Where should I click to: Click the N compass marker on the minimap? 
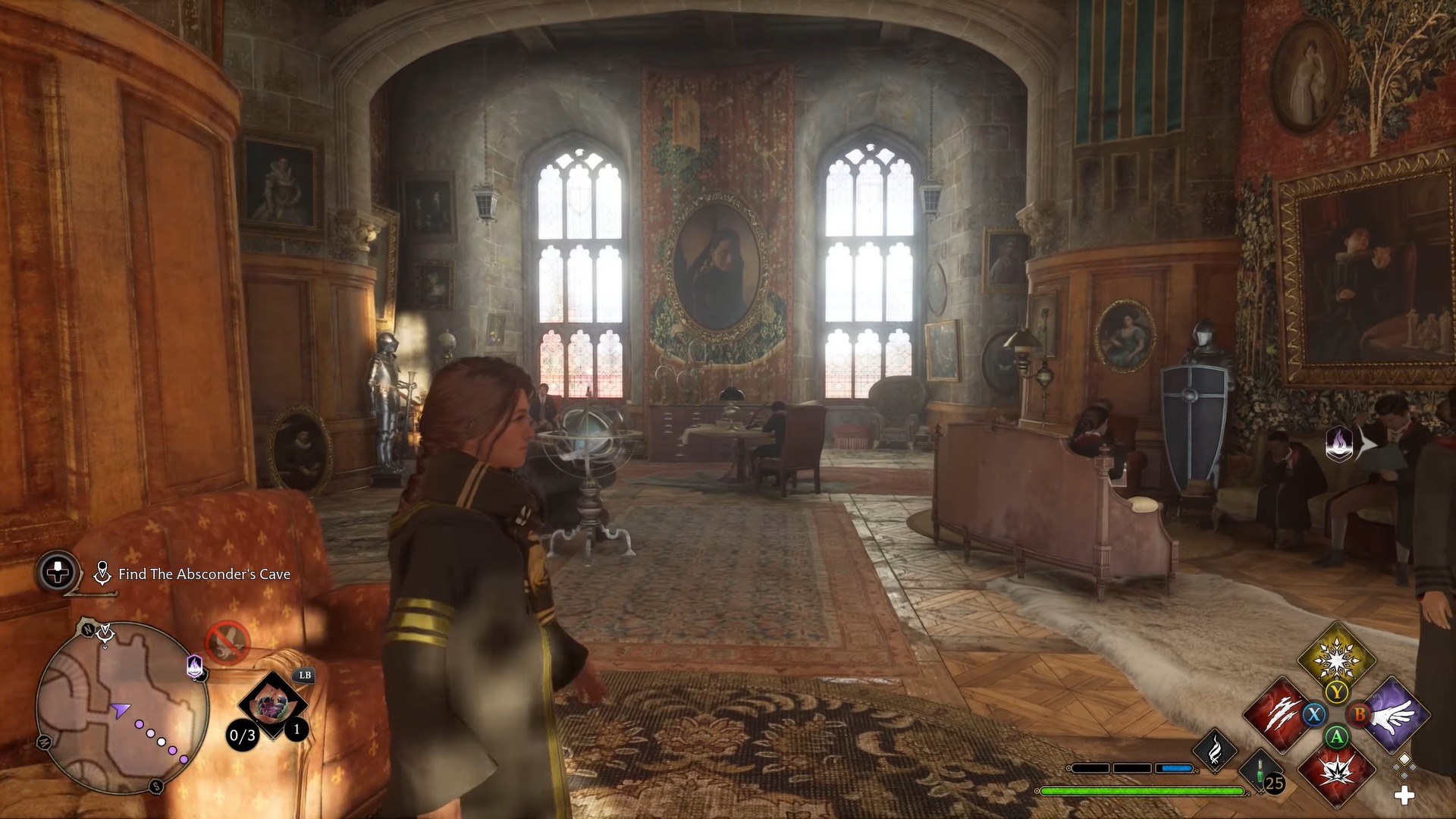point(88,629)
